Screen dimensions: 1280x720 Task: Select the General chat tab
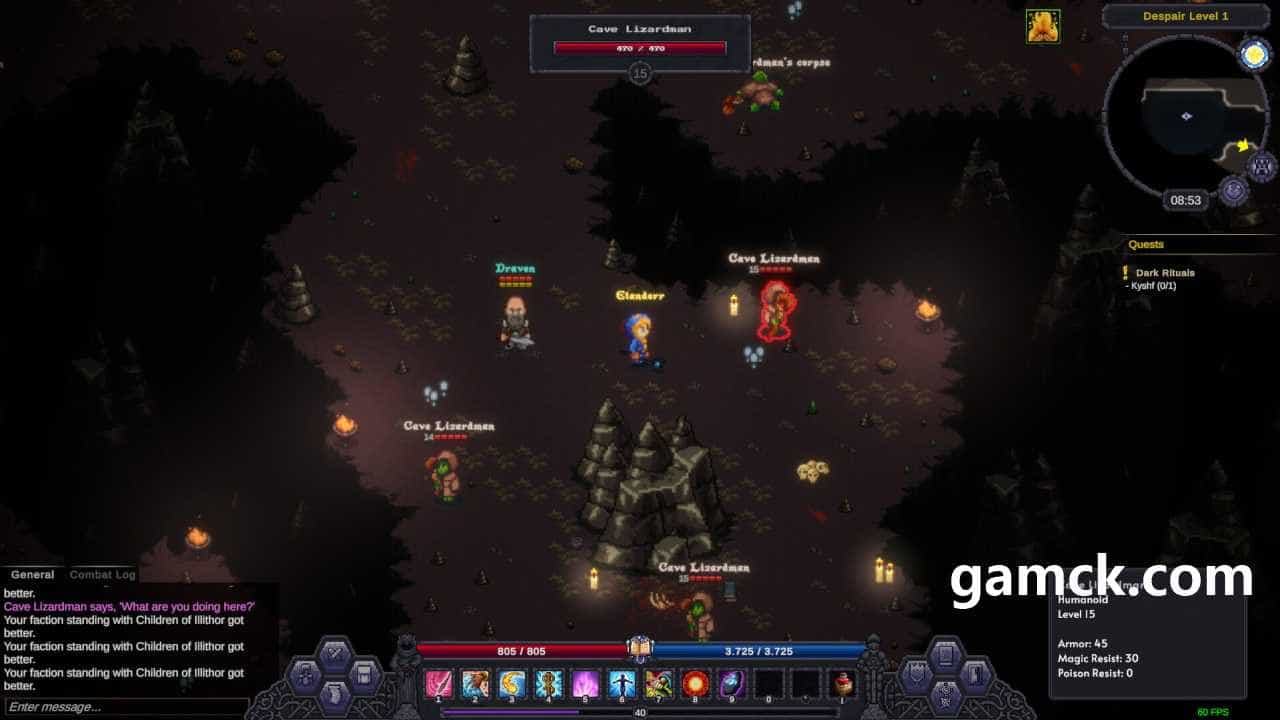[32, 575]
